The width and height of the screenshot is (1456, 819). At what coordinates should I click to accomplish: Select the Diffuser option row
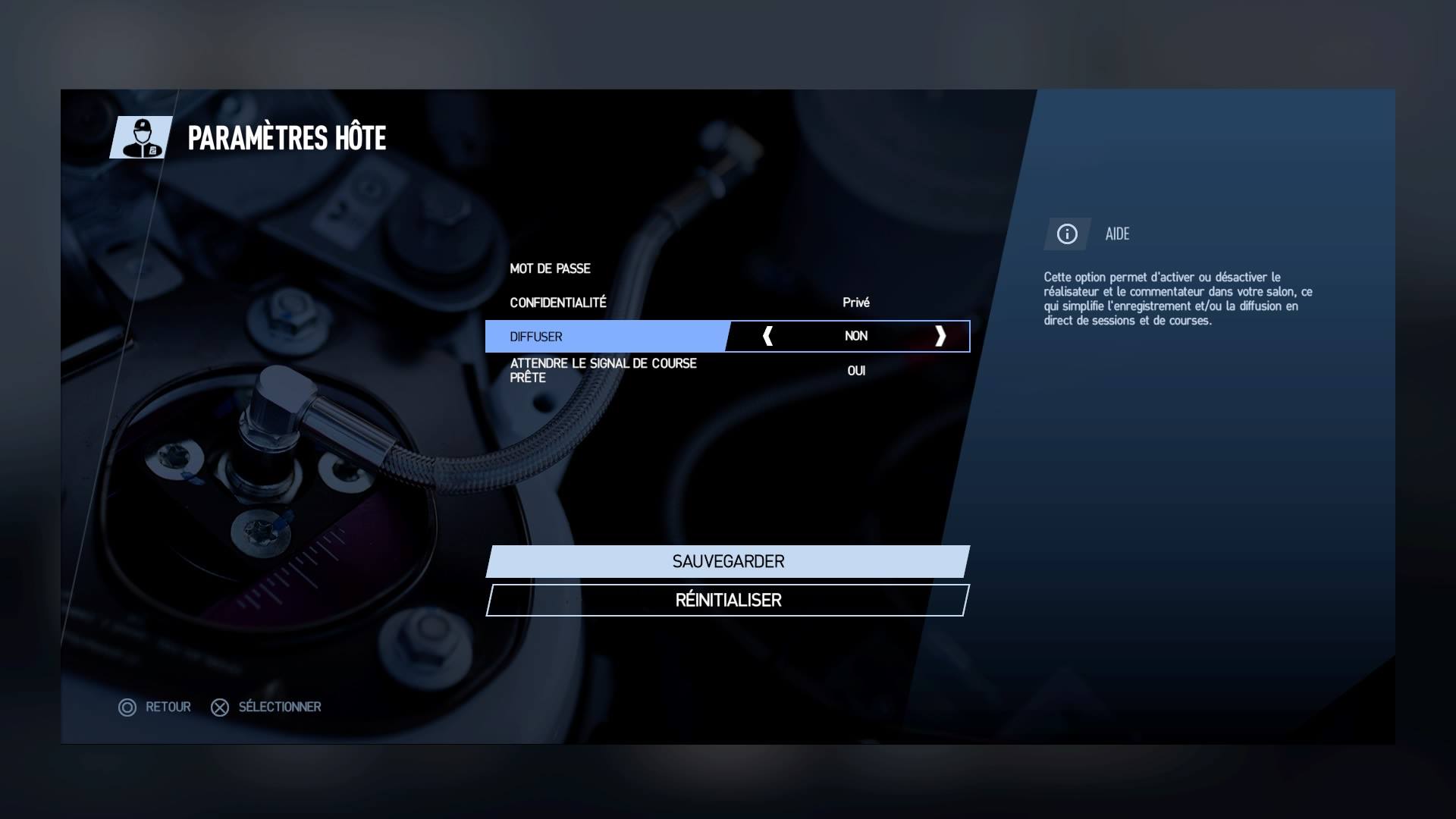tap(607, 337)
